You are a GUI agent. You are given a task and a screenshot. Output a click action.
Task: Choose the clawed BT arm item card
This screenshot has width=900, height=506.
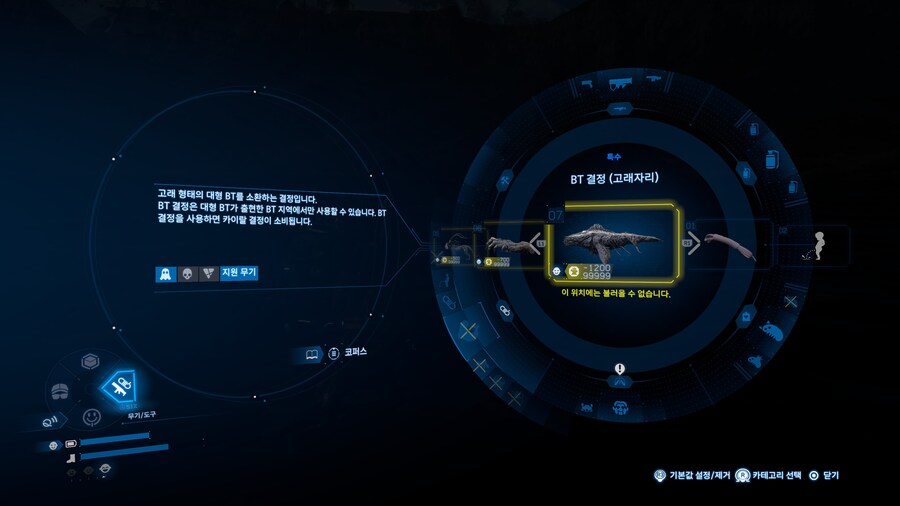(512, 245)
